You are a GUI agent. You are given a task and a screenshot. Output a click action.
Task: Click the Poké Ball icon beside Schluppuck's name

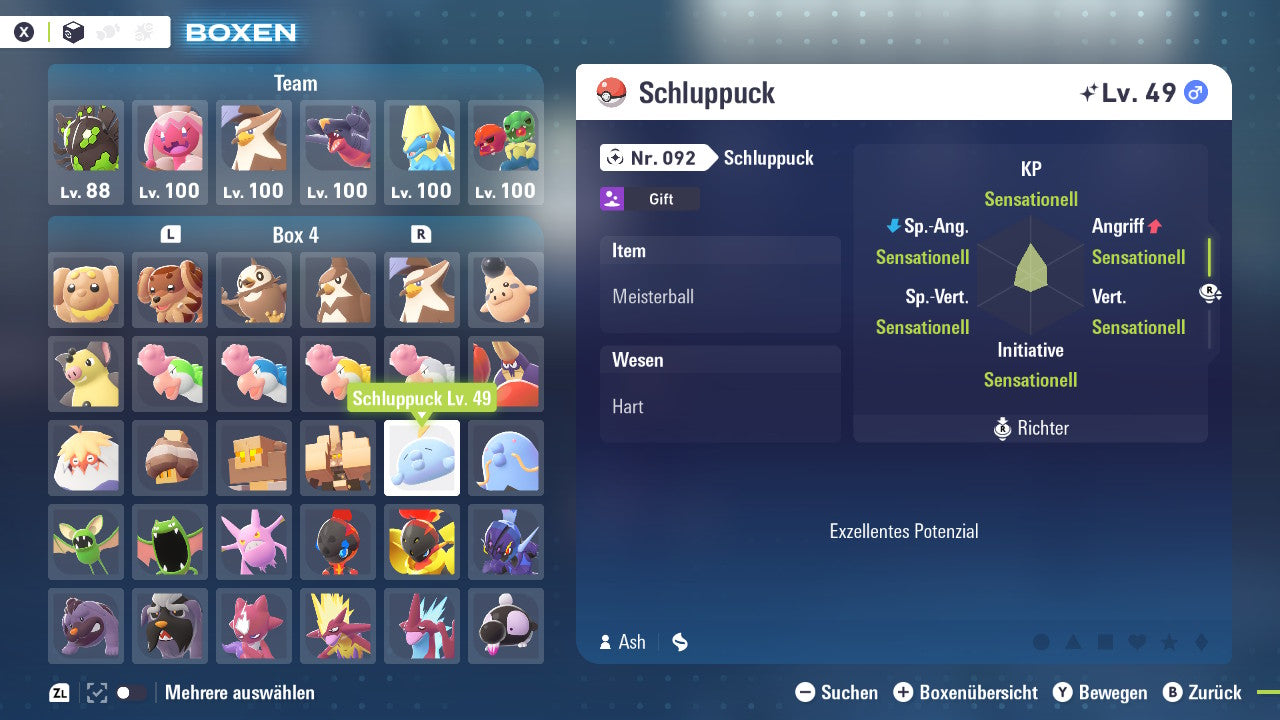tap(612, 92)
